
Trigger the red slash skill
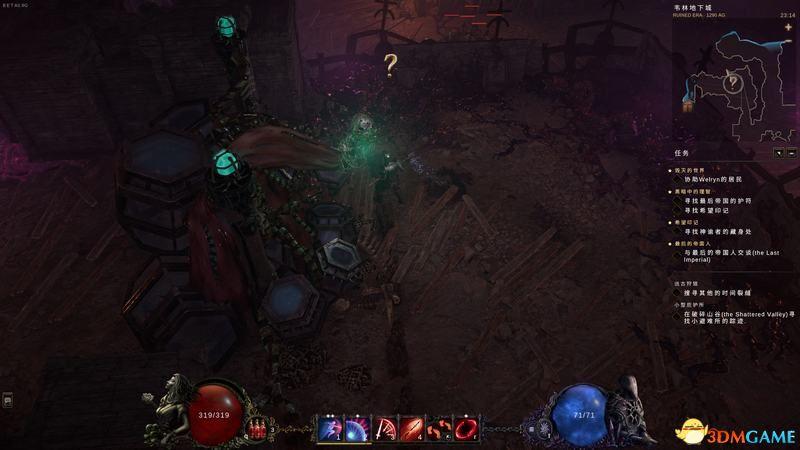coord(411,429)
